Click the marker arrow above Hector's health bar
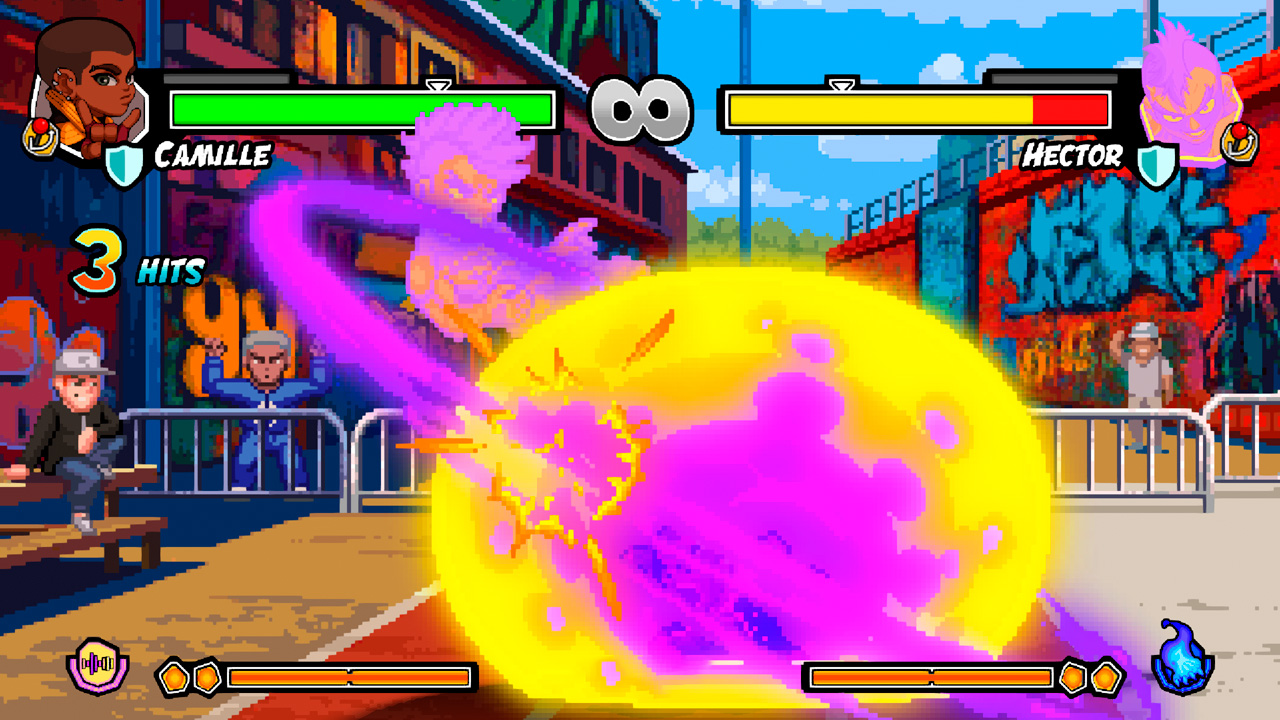This screenshot has width=1280, height=720. pos(843,86)
